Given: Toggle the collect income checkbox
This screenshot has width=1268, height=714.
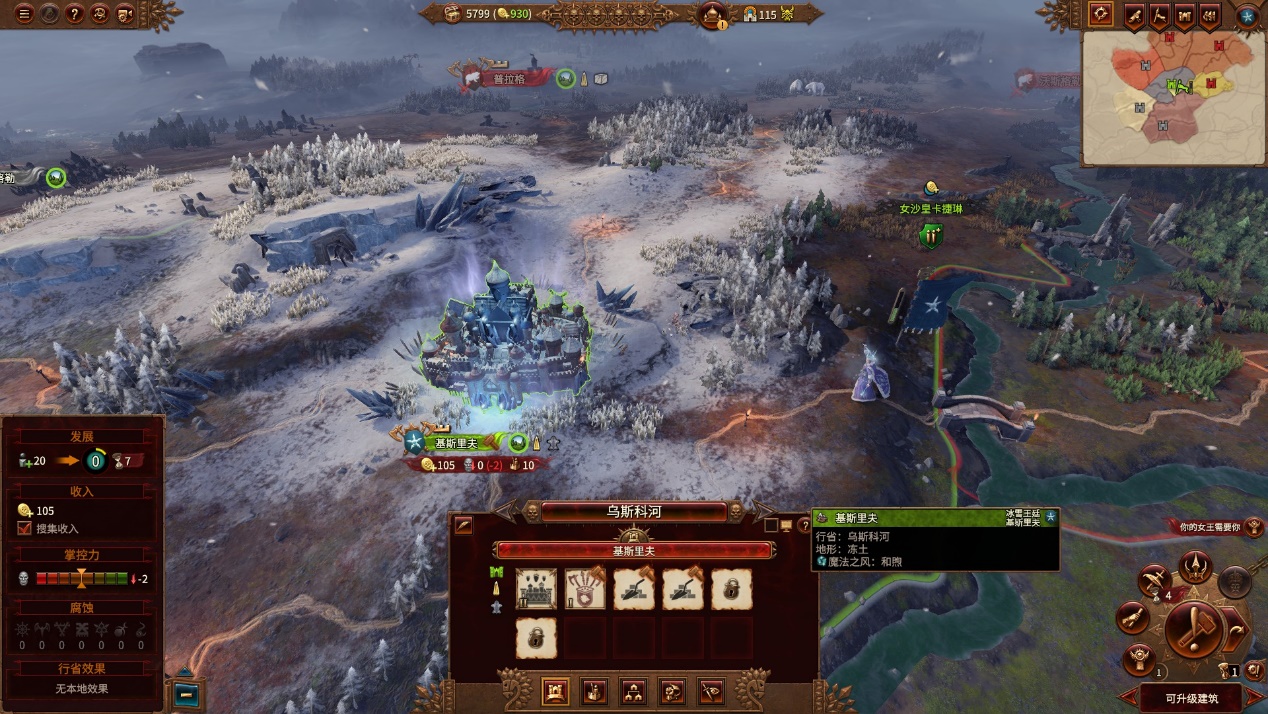Looking at the screenshot, I should 25,528.
